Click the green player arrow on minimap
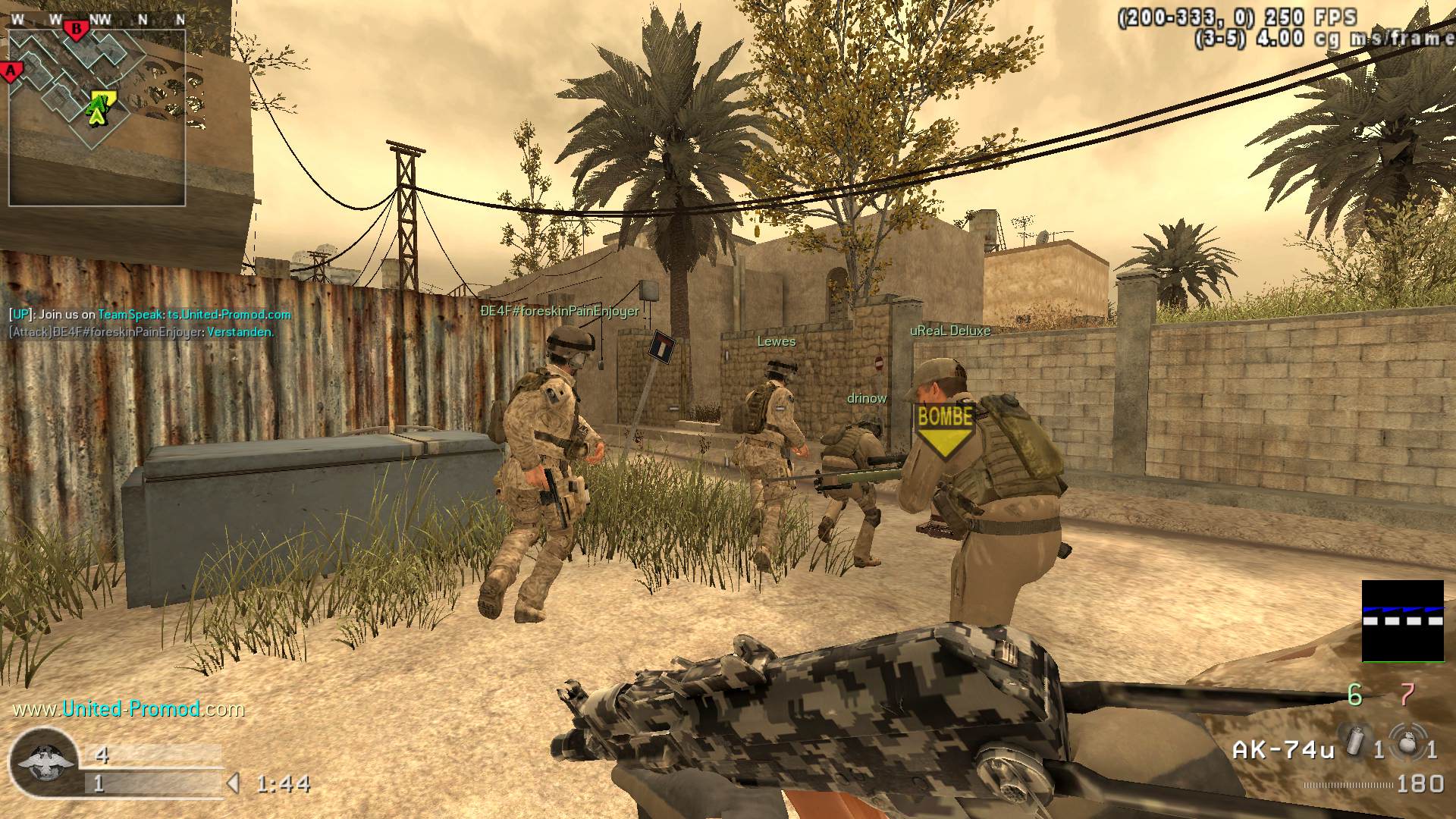The image size is (1456, 819). tap(96, 114)
